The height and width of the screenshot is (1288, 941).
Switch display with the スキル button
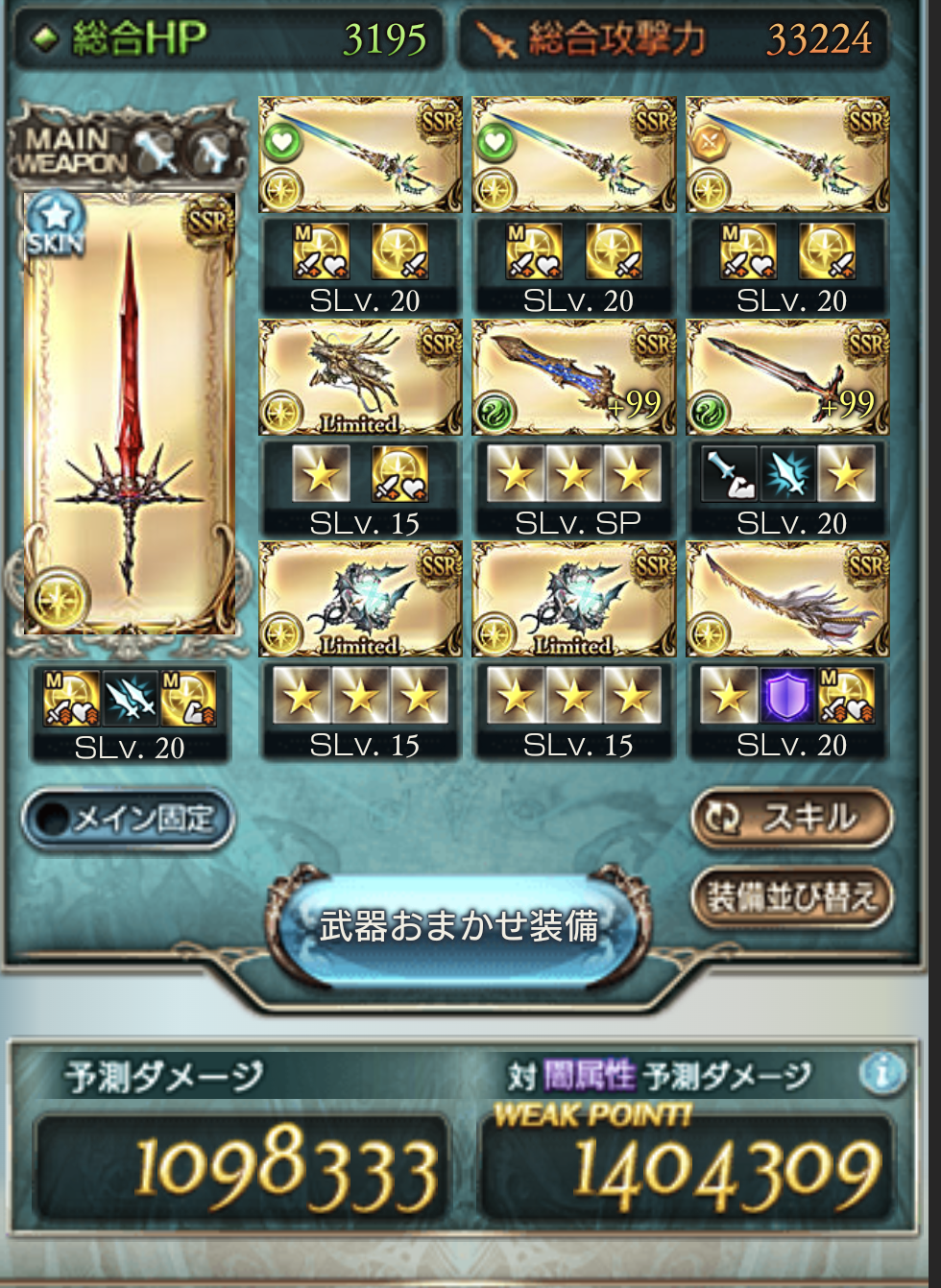pyautogui.click(x=791, y=818)
